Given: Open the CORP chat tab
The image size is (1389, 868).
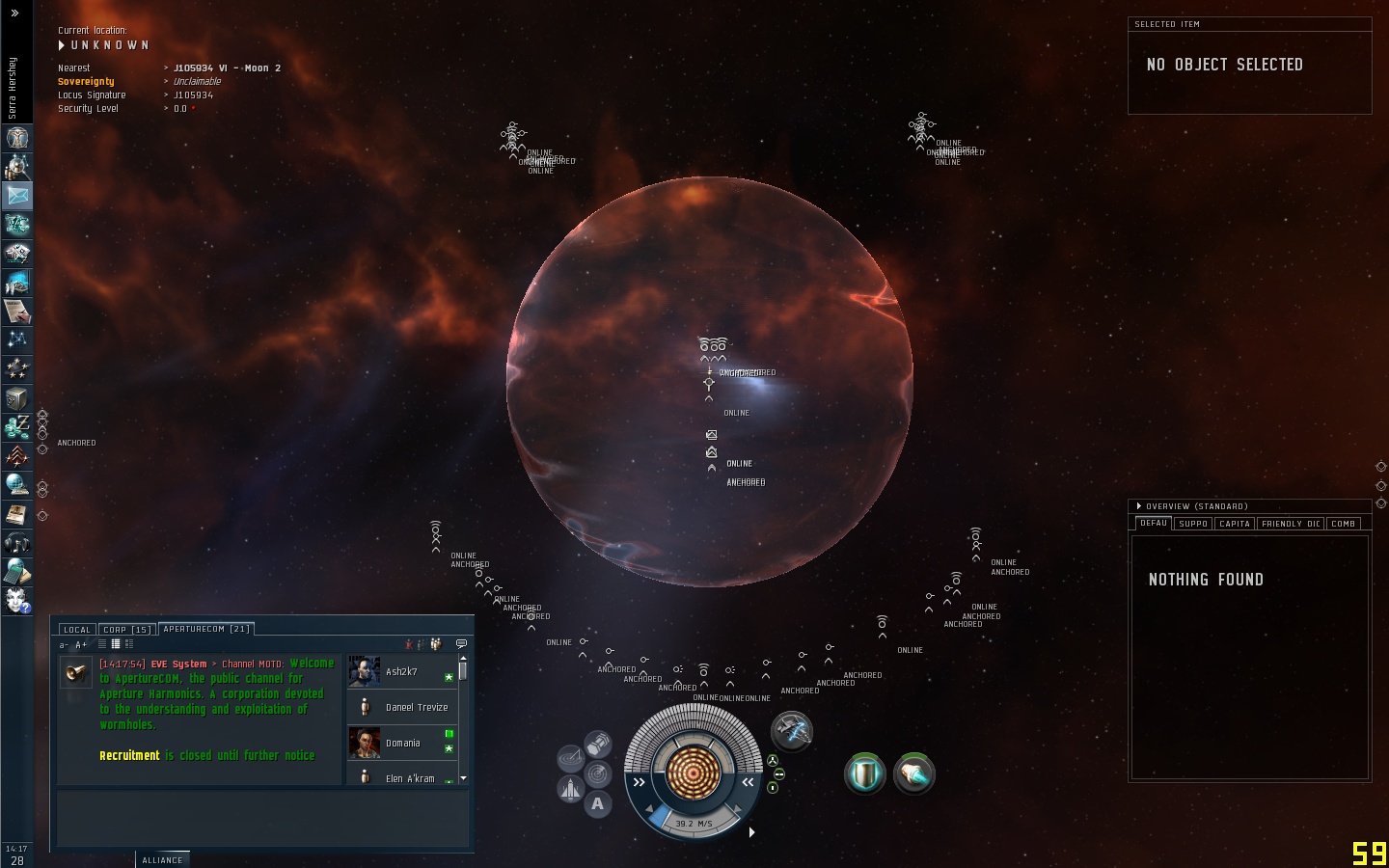Looking at the screenshot, I should 127,630.
